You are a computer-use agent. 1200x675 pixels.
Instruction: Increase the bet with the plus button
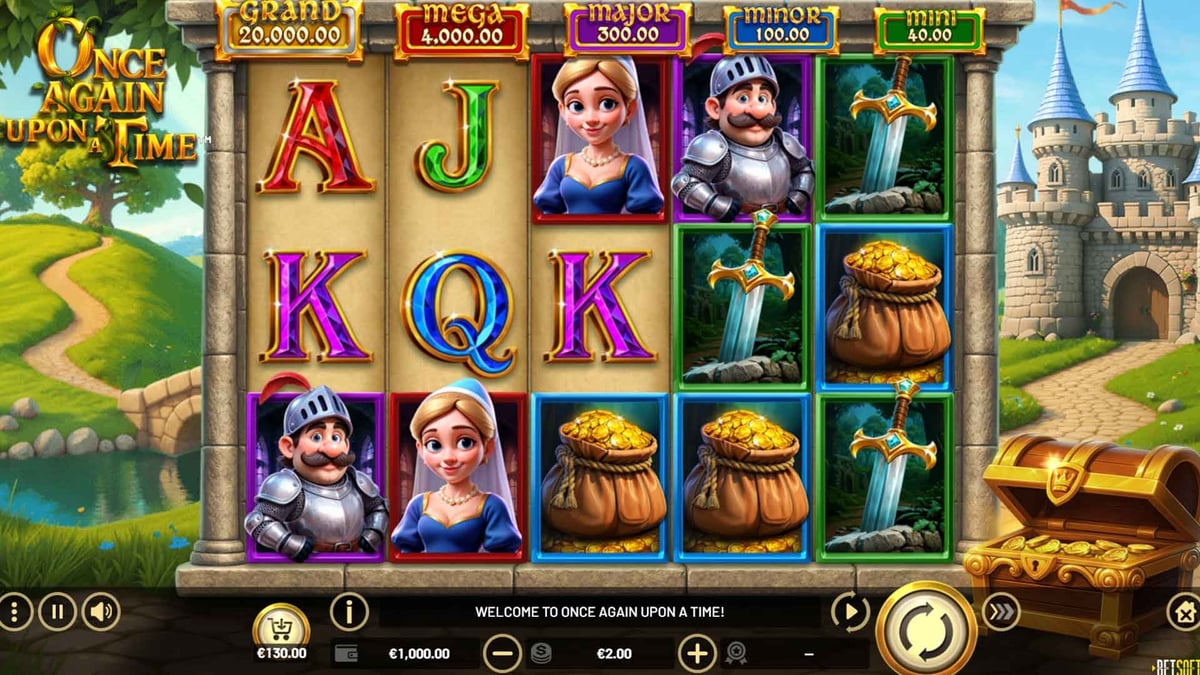697,654
